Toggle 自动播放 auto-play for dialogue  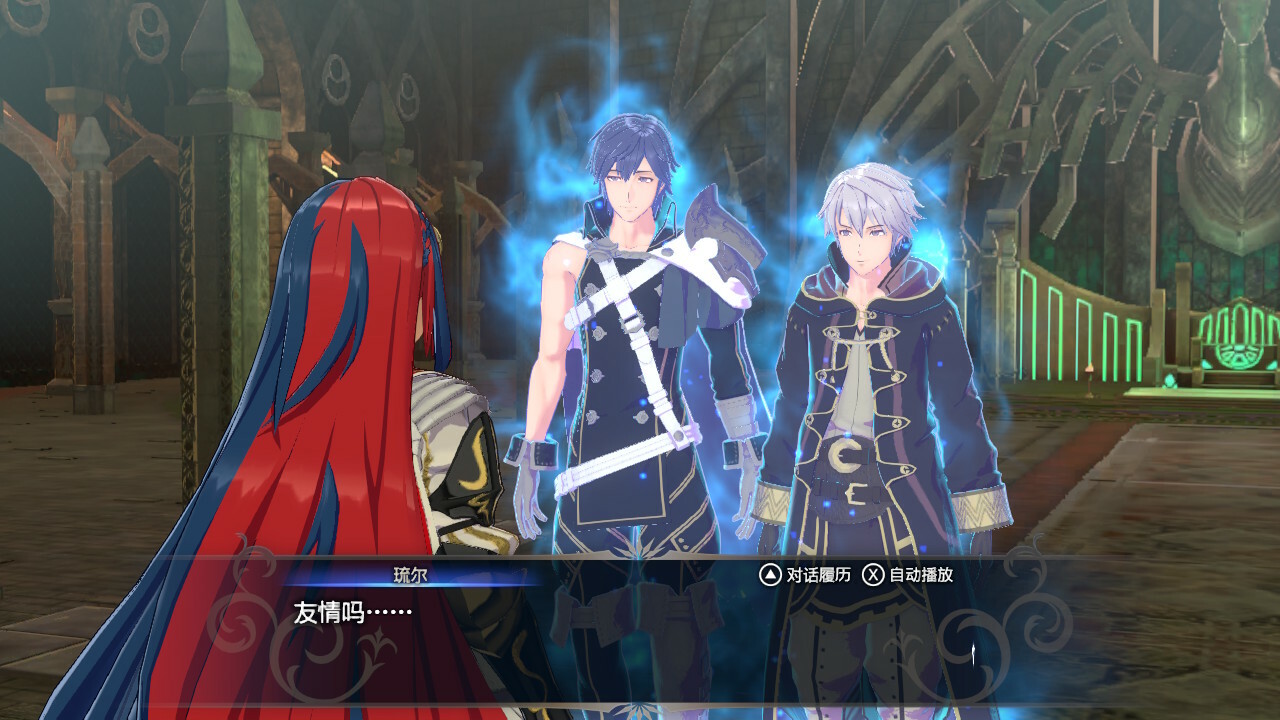pyautogui.click(x=908, y=575)
